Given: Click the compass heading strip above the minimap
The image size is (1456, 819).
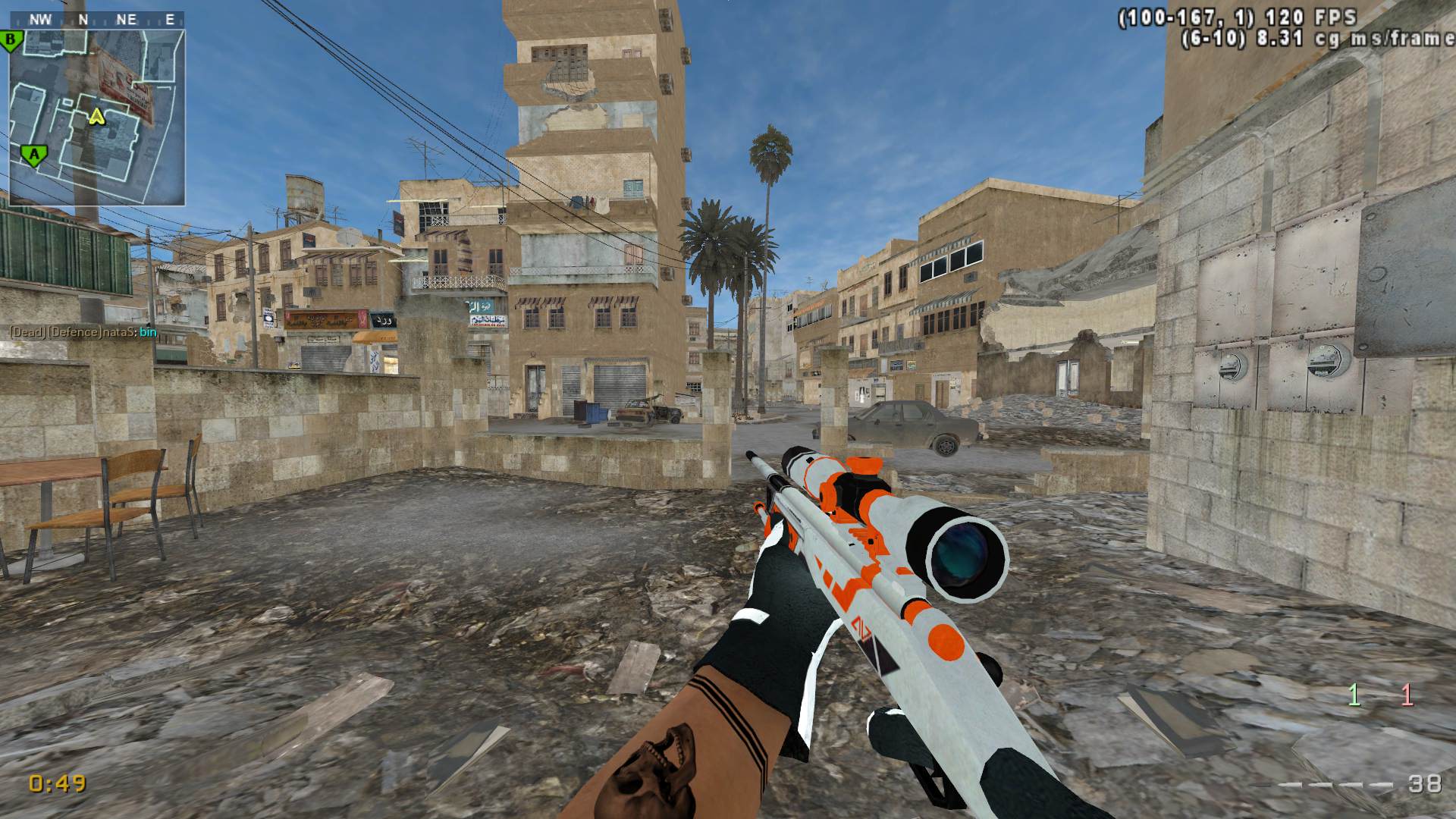Looking at the screenshot, I should tap(97, 20).
